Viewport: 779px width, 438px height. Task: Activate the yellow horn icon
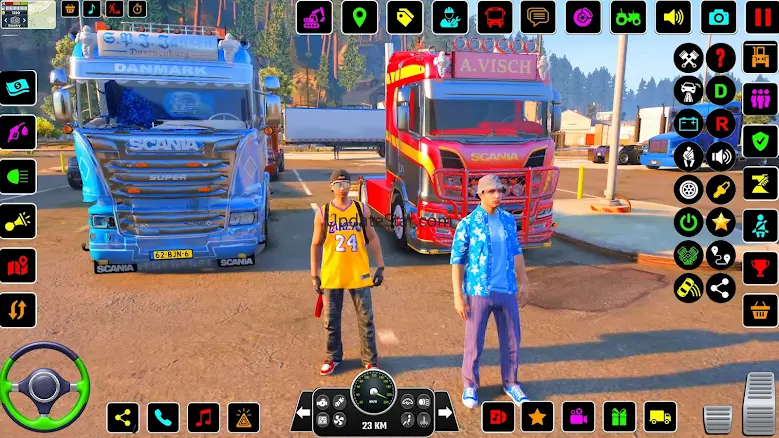click(x=18, y=221)
